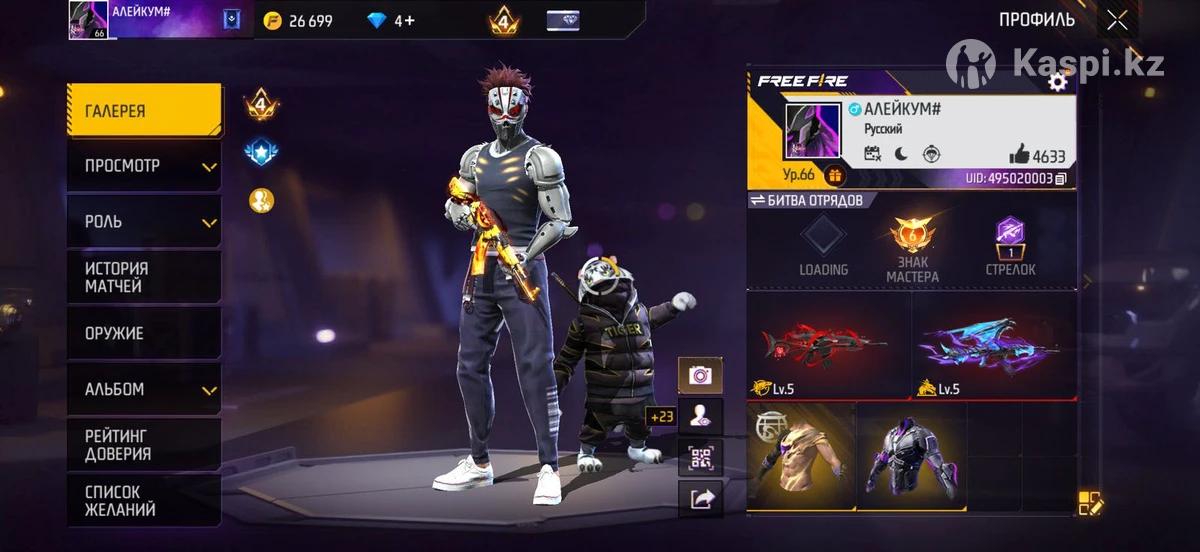The height and width of the screenshot is (552, 1200).
Task: Expand the Роль menu entry
Action: tap(144, 221)
